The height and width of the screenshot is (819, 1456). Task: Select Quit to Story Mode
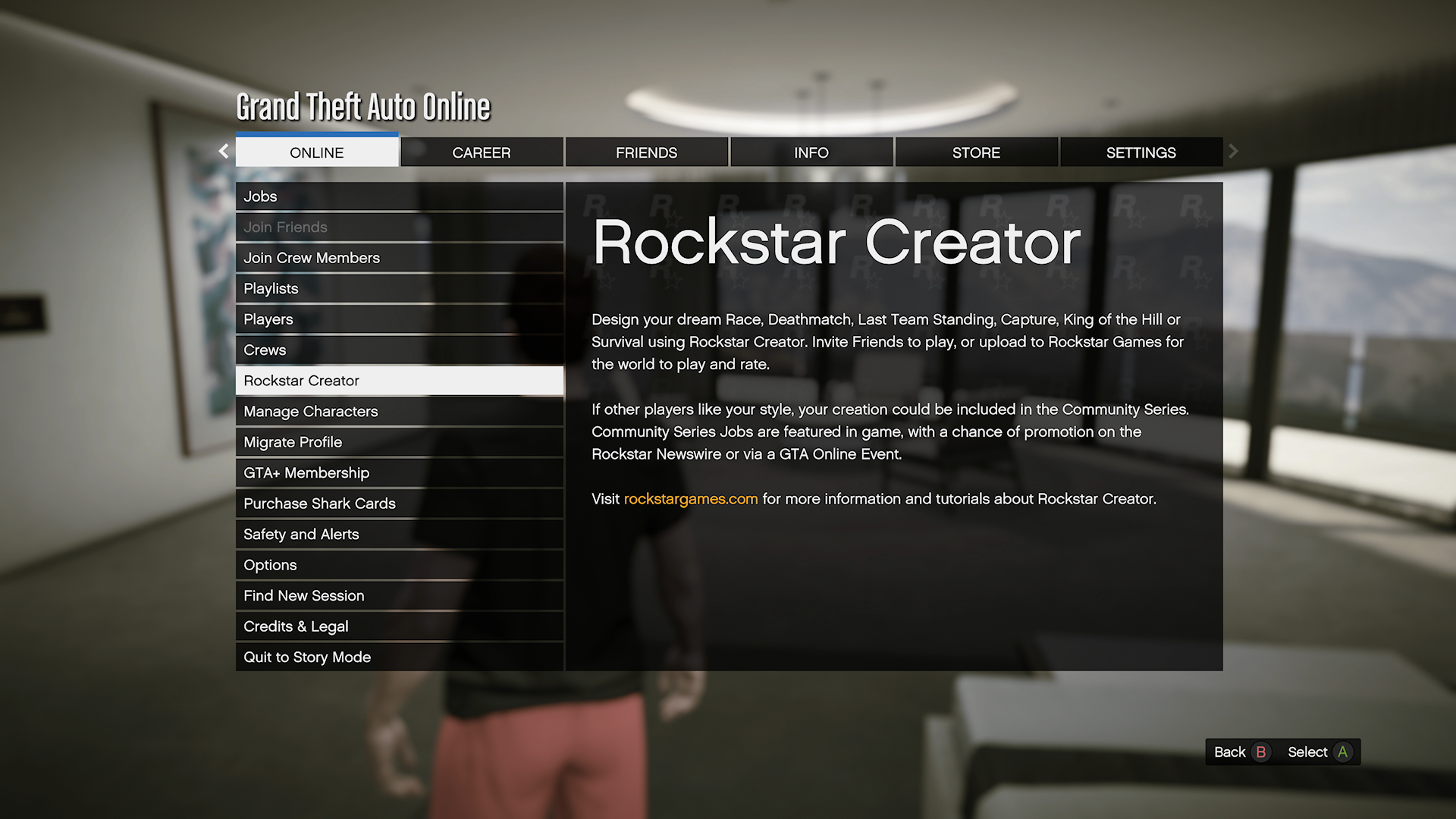[399, 657]
